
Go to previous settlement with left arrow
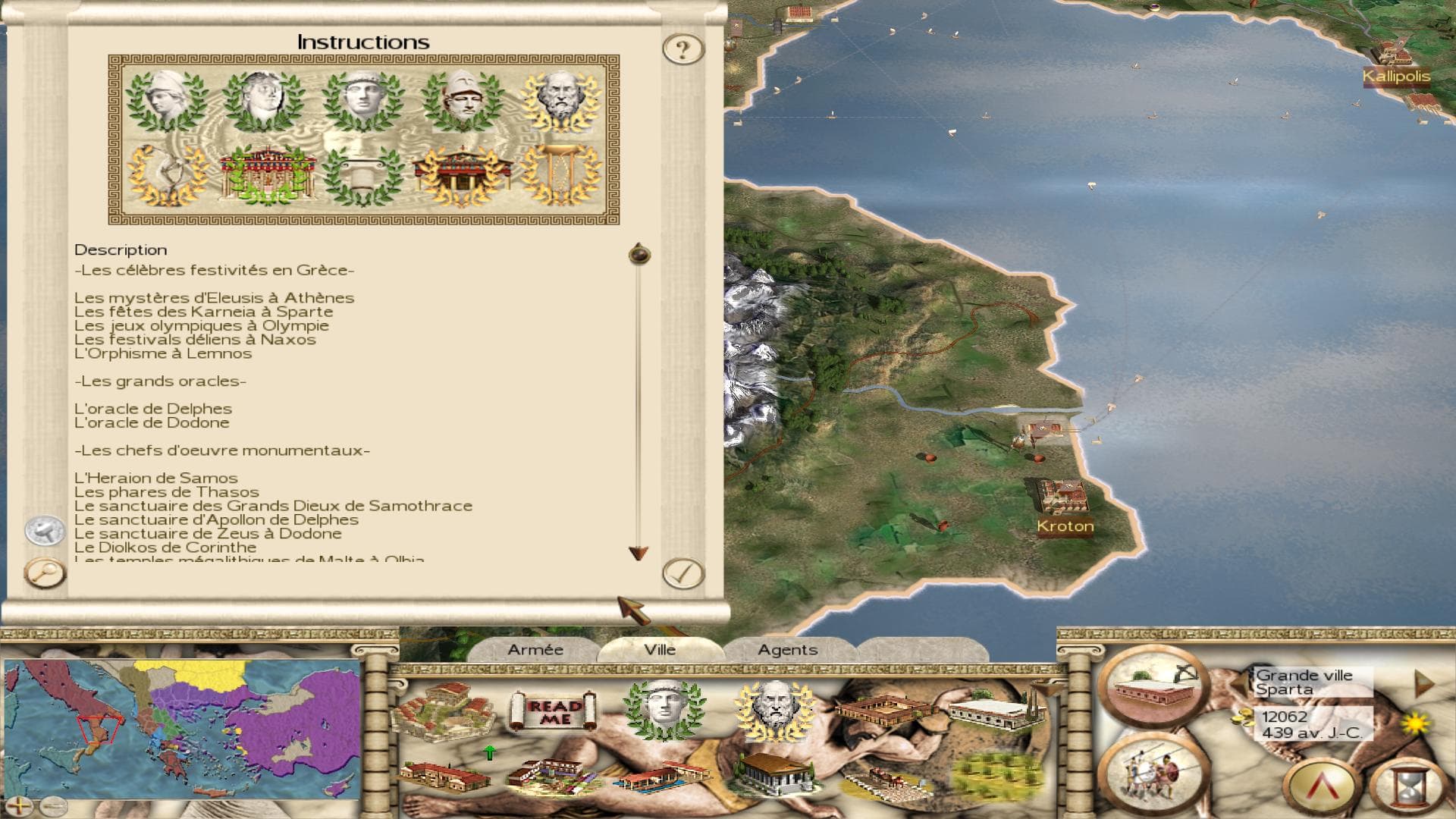pos(1239,684)
